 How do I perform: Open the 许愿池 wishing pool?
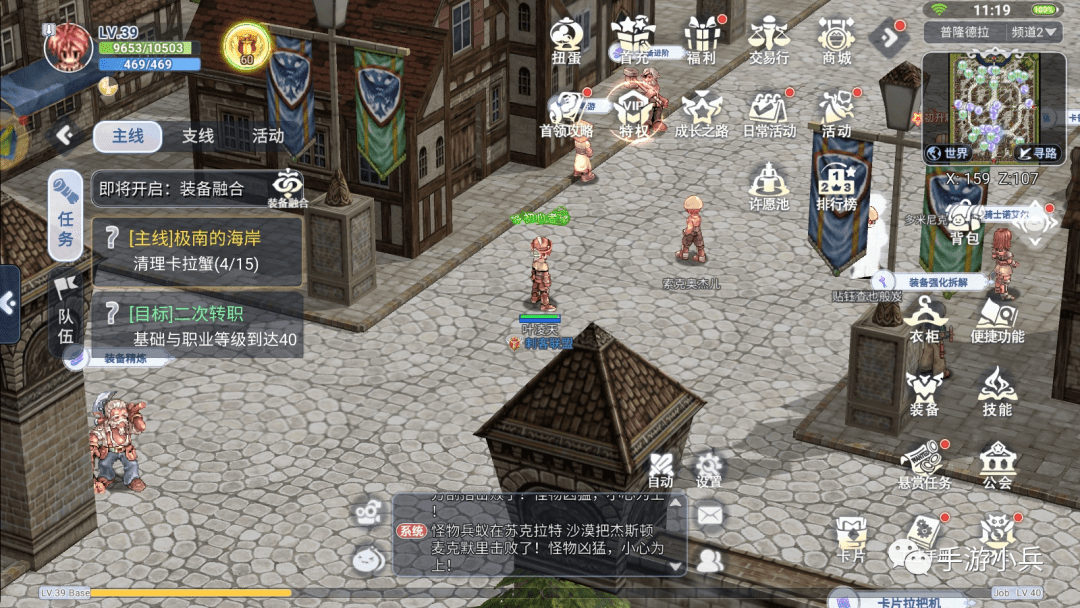[769, 185]
